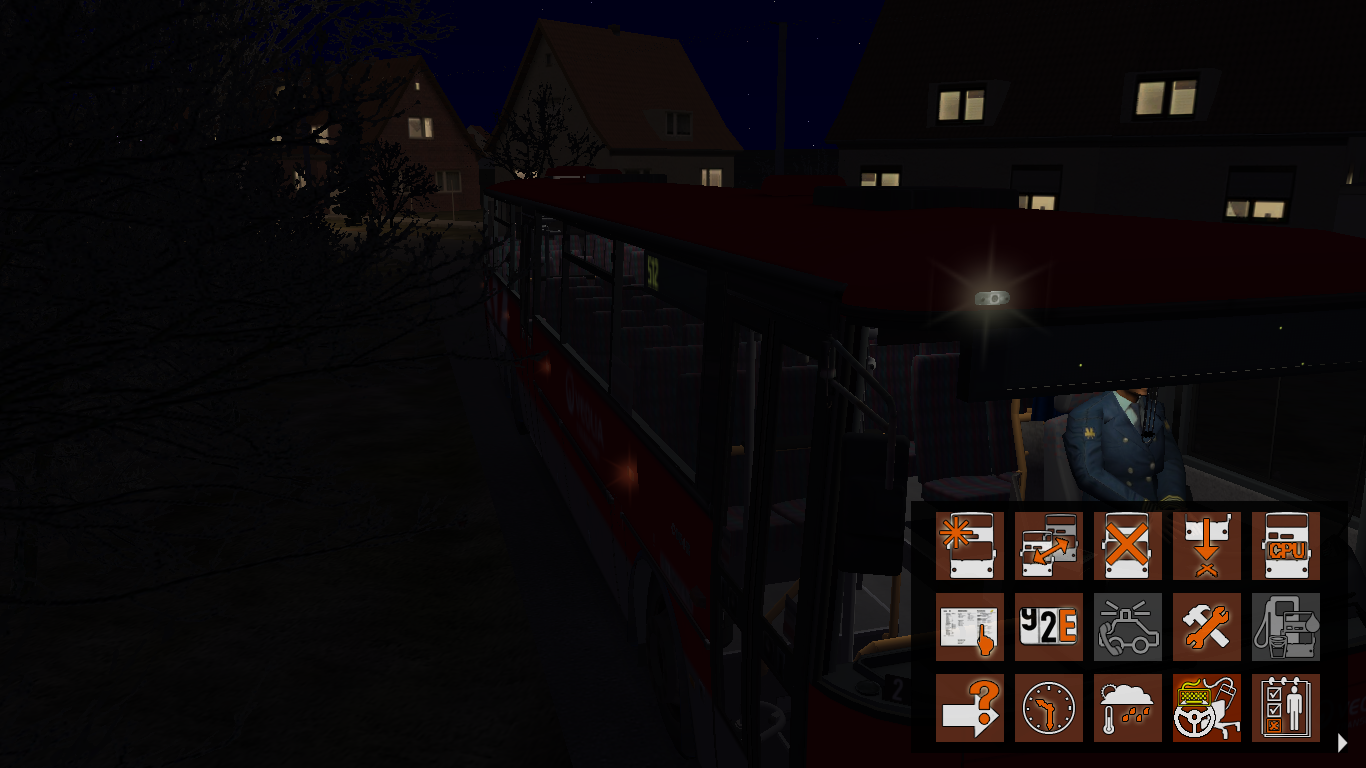Open the checklist with person icon
This screenshot has width=1366, height=768.
pyautogui.click(x=1286, y=708)
